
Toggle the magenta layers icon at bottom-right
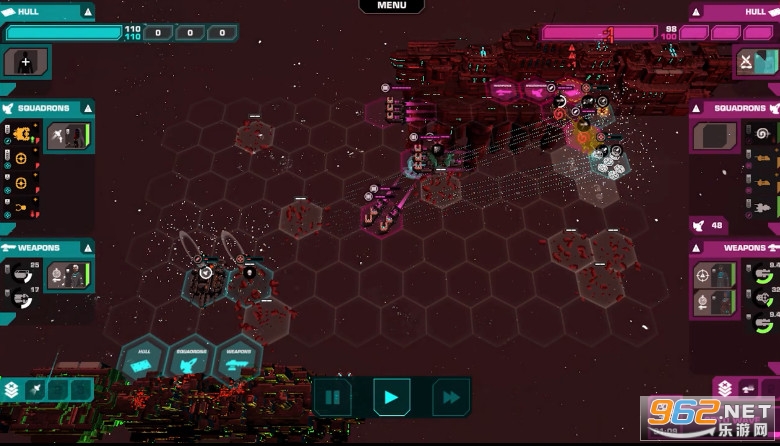click(725, 389)
